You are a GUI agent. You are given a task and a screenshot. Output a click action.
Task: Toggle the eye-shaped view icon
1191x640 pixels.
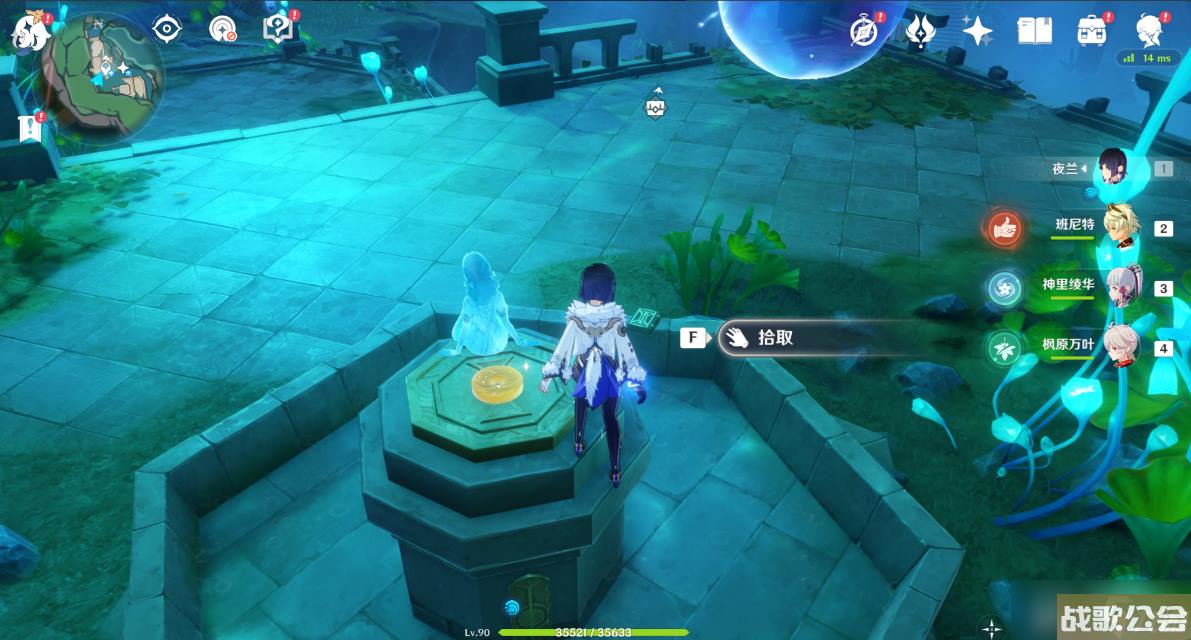(166, 30)
